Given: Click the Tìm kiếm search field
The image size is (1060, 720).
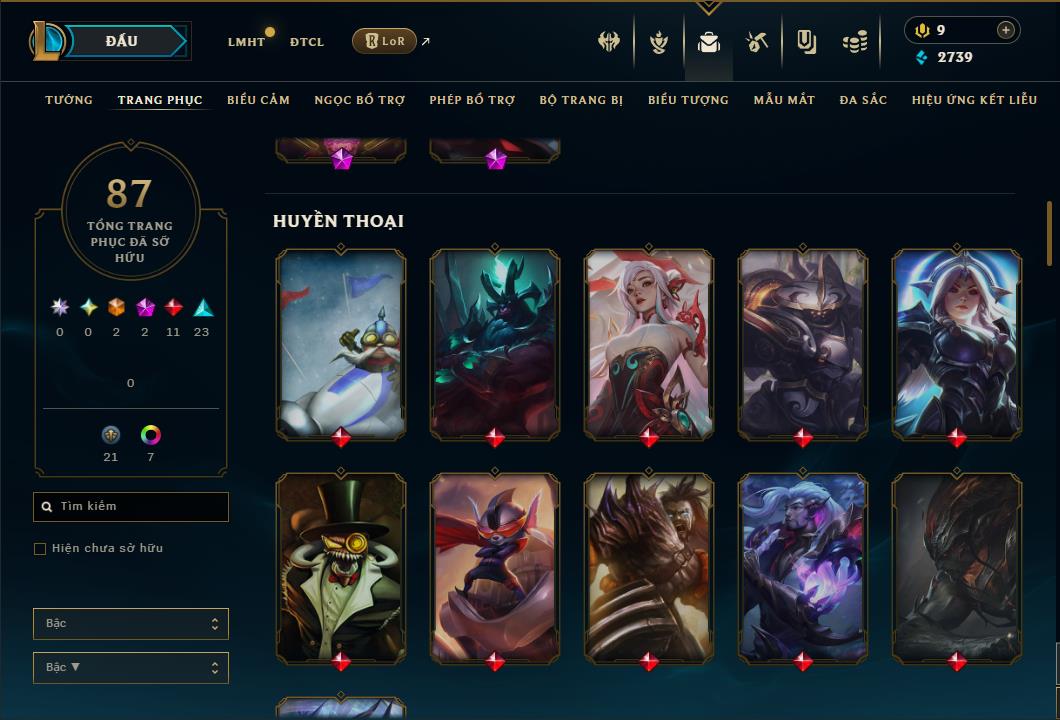Looking at the screenshot, I should pos(131,507).
